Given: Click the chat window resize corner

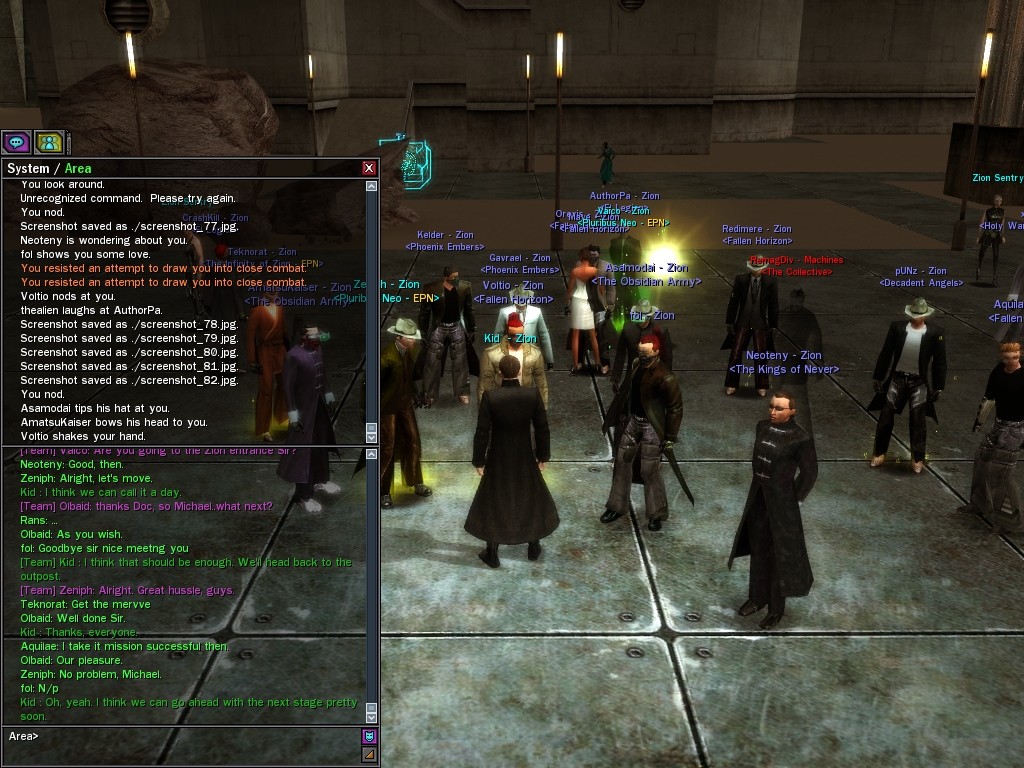Looking at the screenshot, I should tap(369, 754).
